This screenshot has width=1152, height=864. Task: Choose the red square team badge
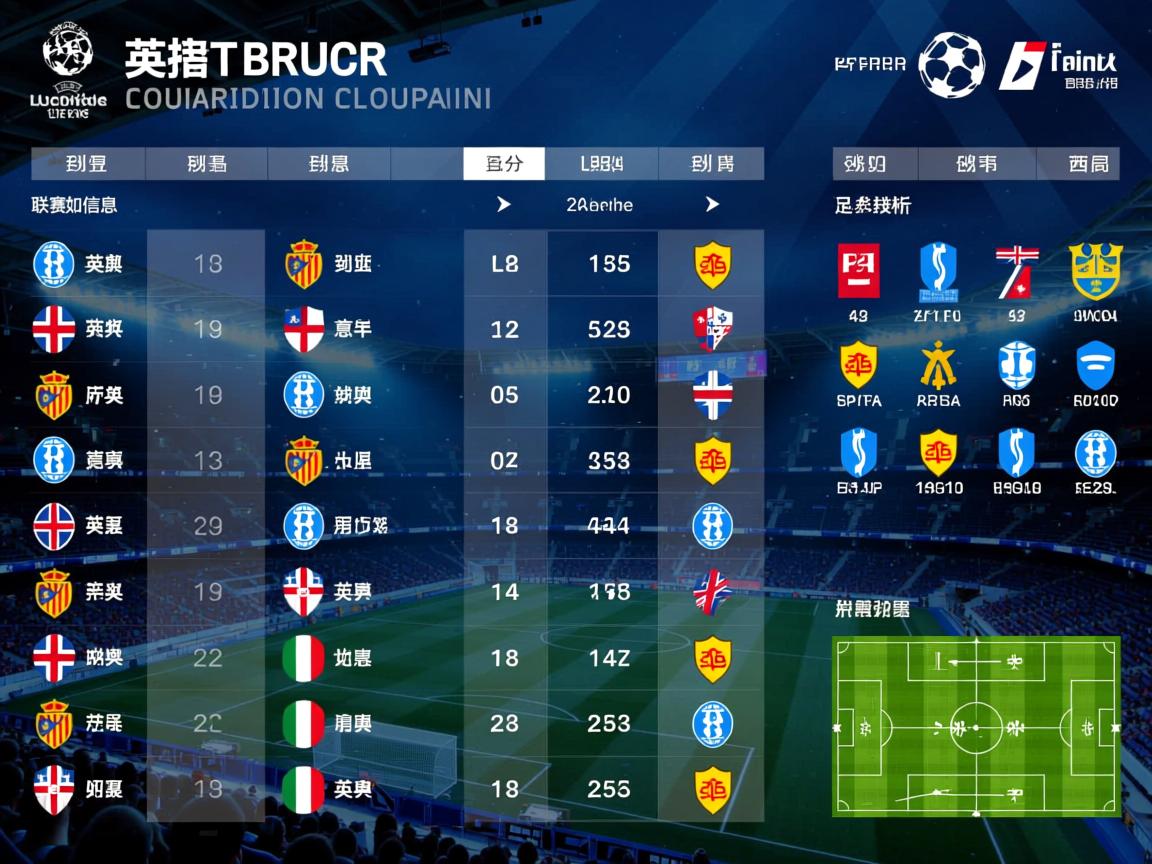[x=858, y=271]
